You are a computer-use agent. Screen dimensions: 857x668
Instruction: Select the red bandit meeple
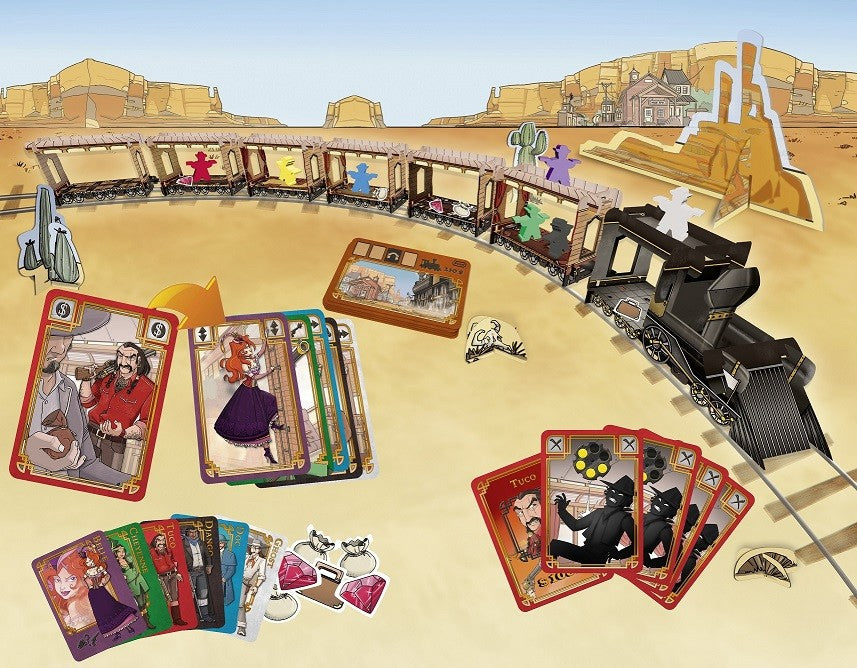[202, 167]
